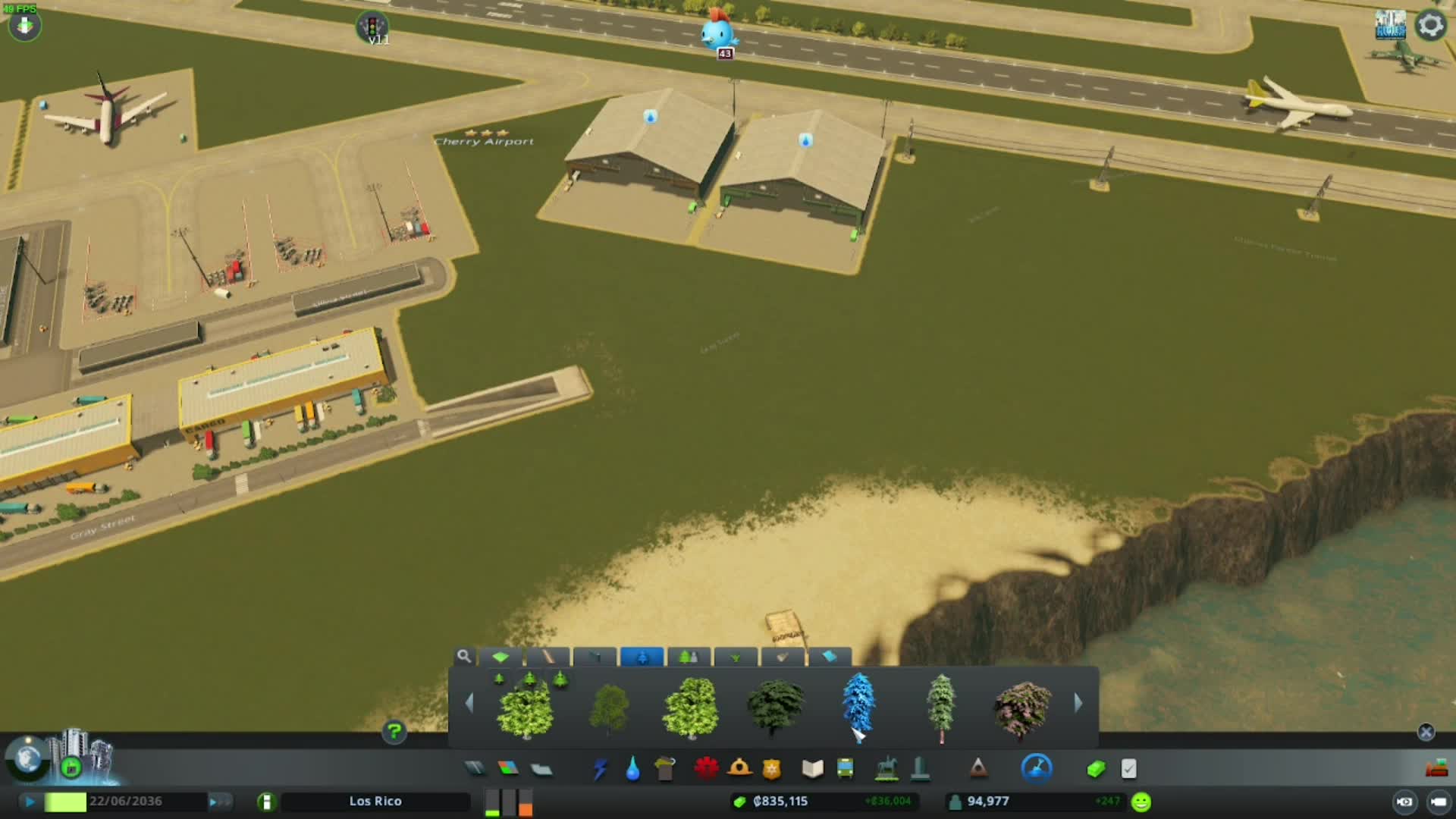Viewport: 1456px width, 819px height.
Task: Show next page of trees
Action: [1078, 704]
